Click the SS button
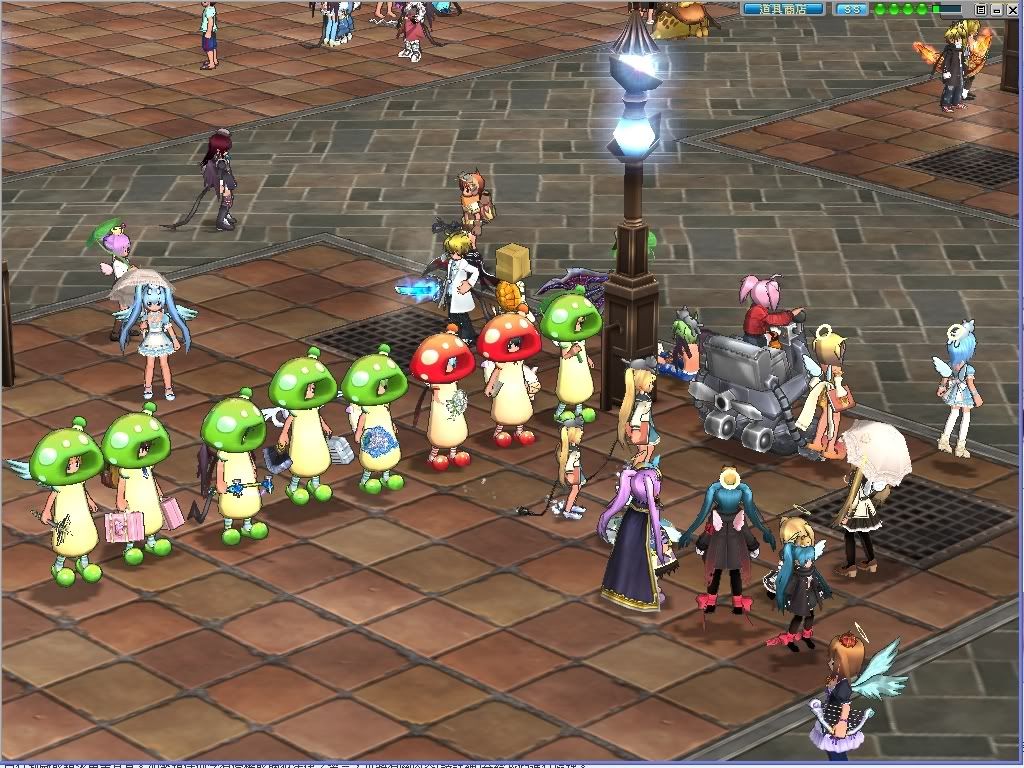The width and height of the screenshot is (1024, 768). pos(851,9)
